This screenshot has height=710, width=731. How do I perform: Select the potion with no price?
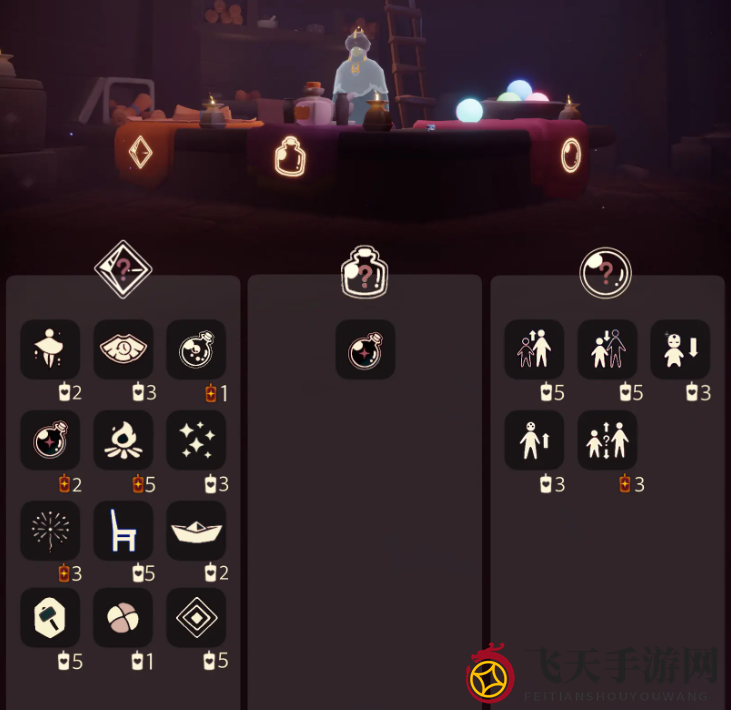(x=365, y=349)
